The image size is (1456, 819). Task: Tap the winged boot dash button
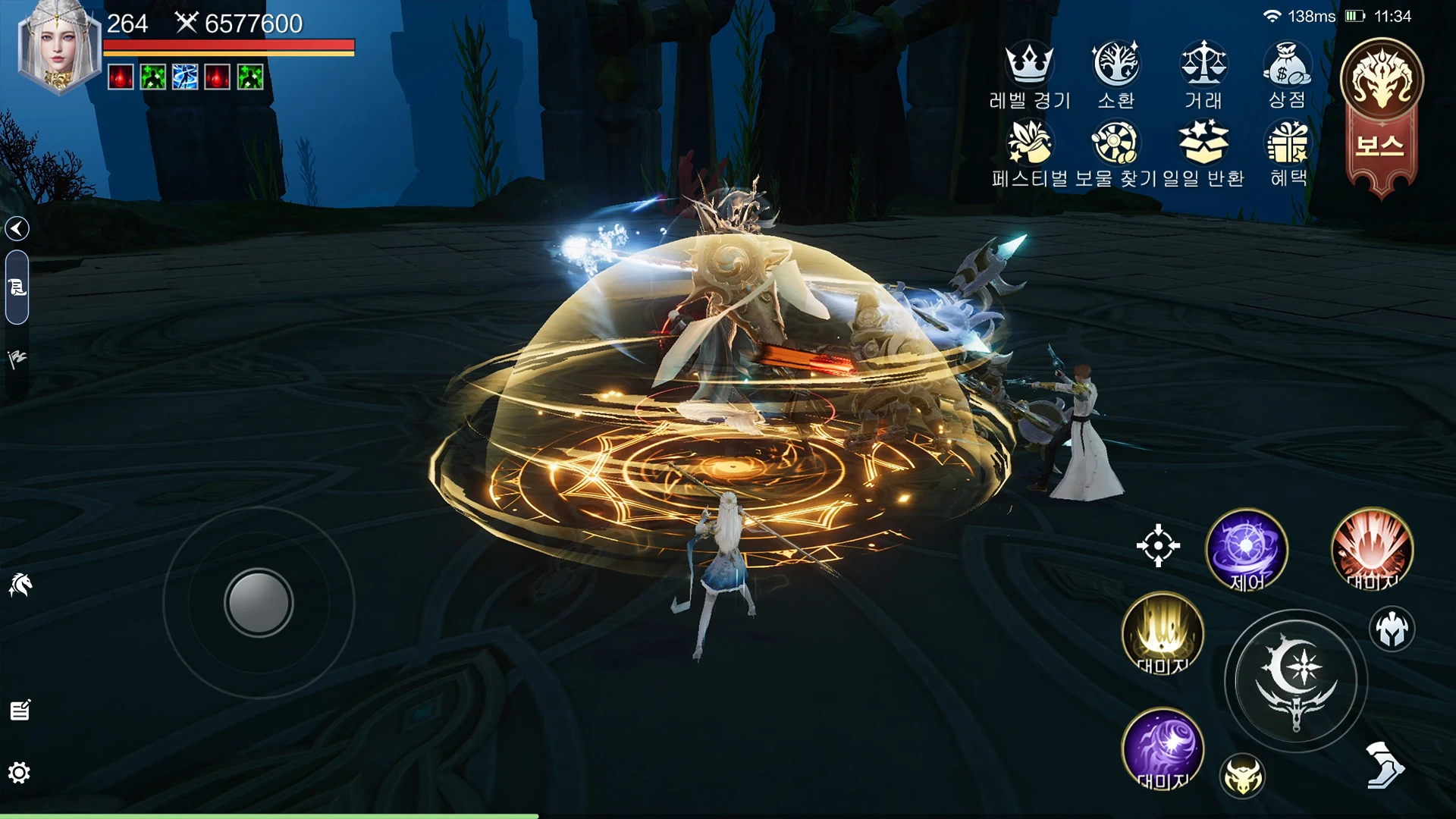coord(1384,765)
